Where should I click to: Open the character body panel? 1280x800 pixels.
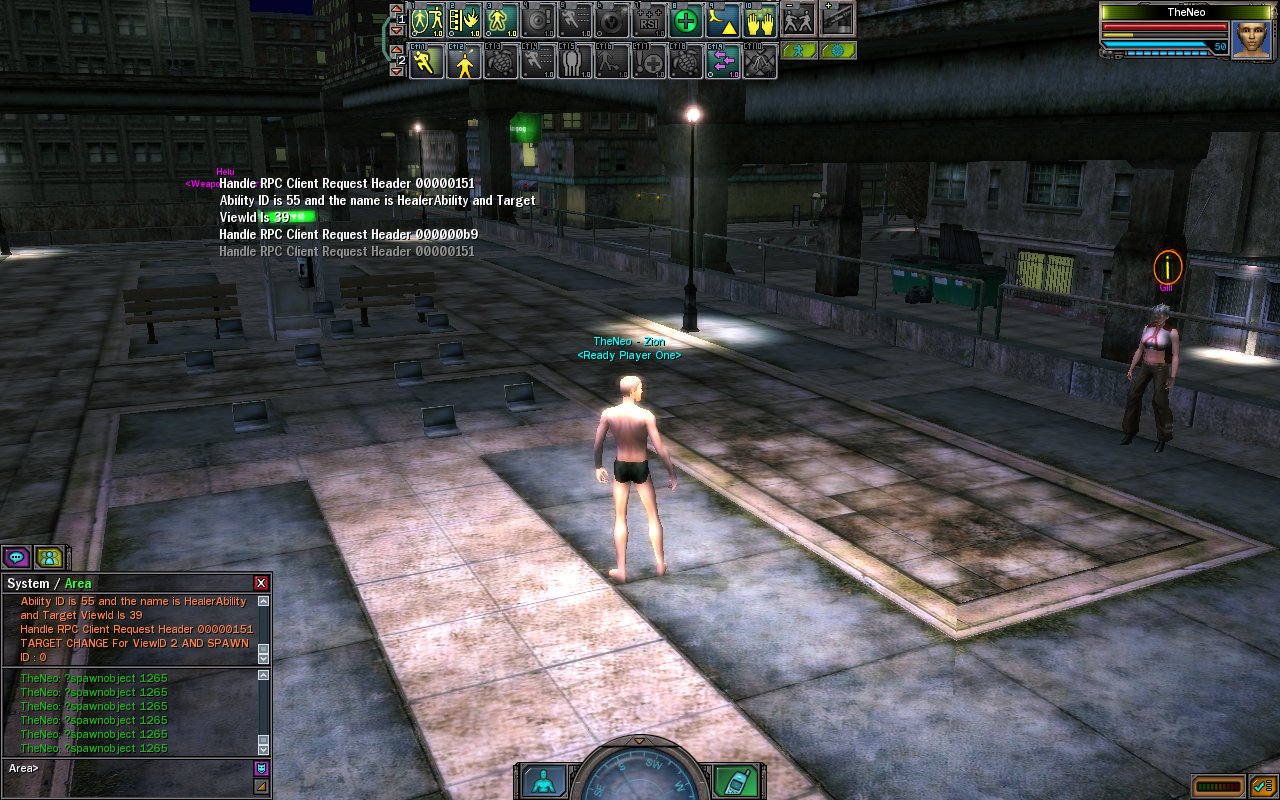(542, 781)
